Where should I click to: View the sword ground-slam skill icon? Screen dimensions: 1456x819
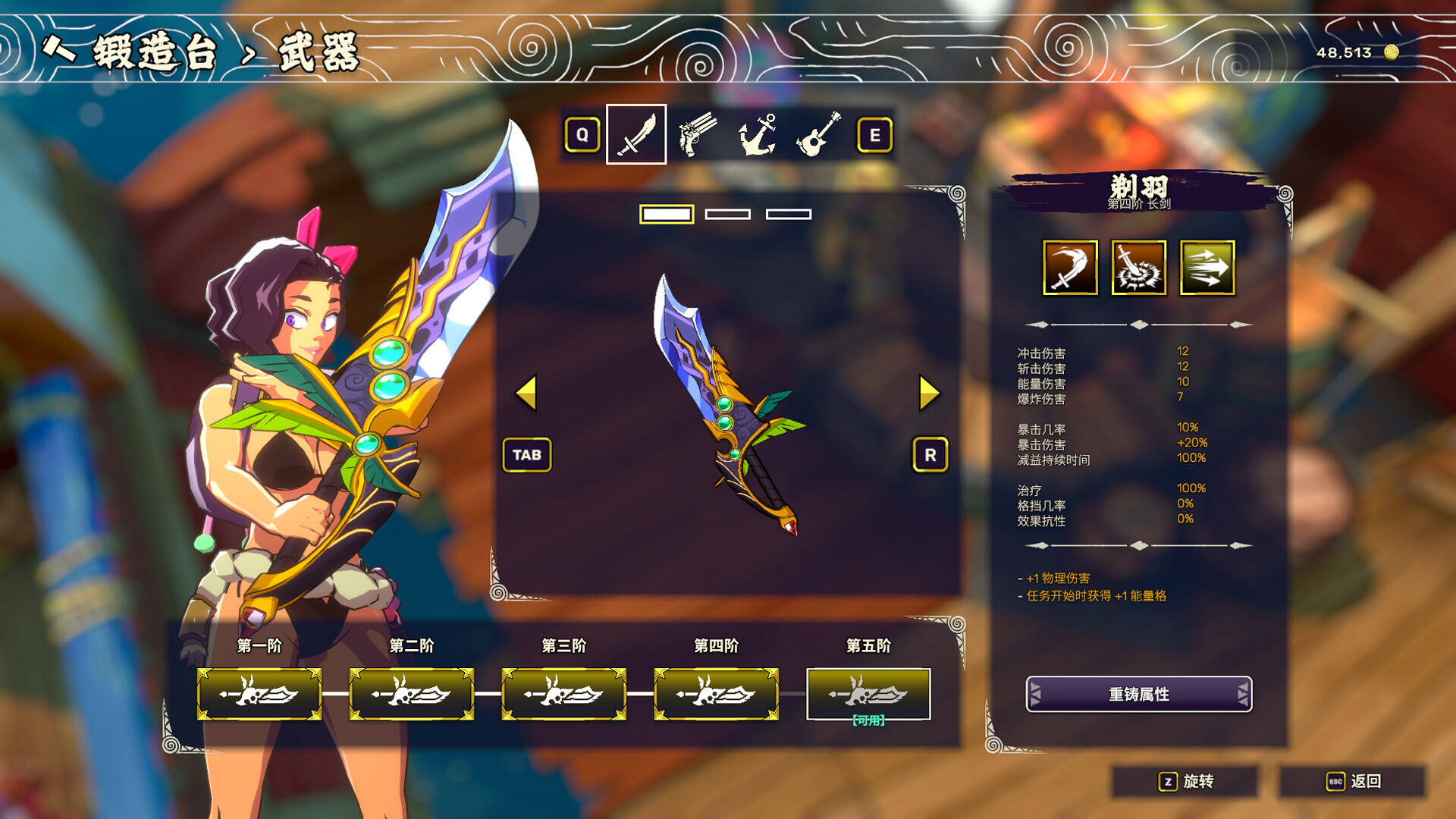pos(1138,268)
